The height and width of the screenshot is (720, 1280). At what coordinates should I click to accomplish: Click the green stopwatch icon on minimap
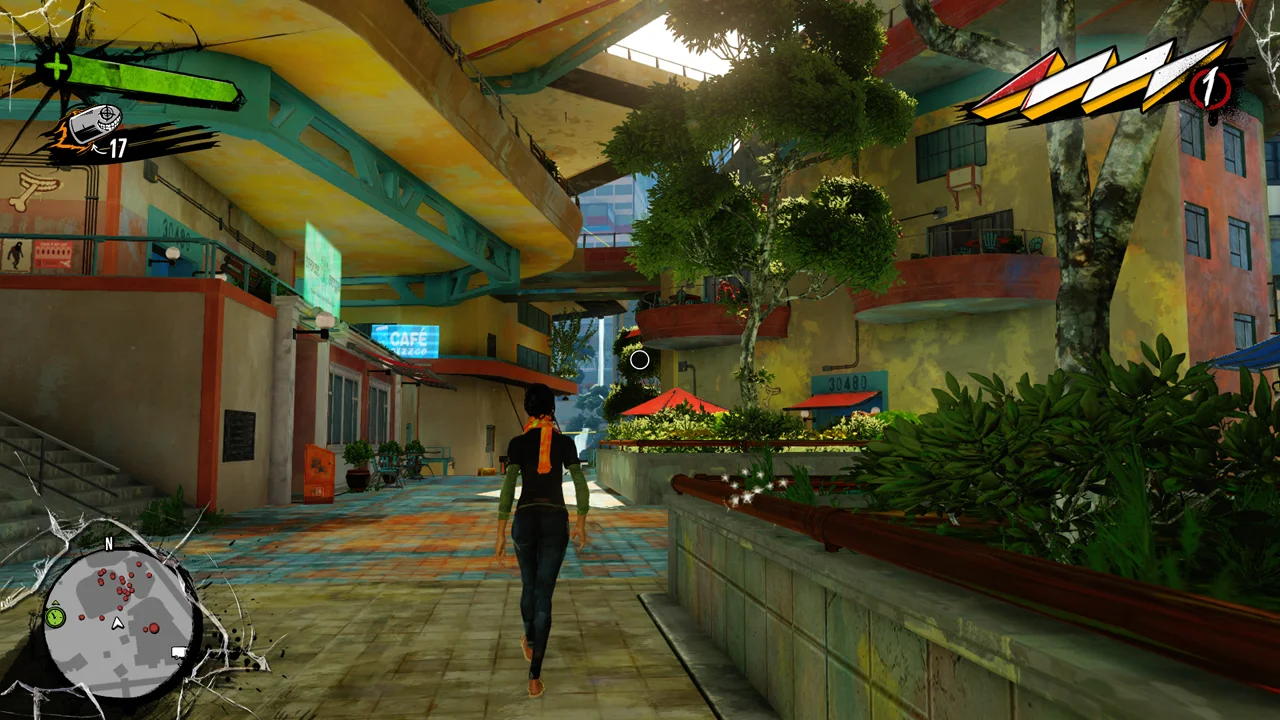[54, 617]
